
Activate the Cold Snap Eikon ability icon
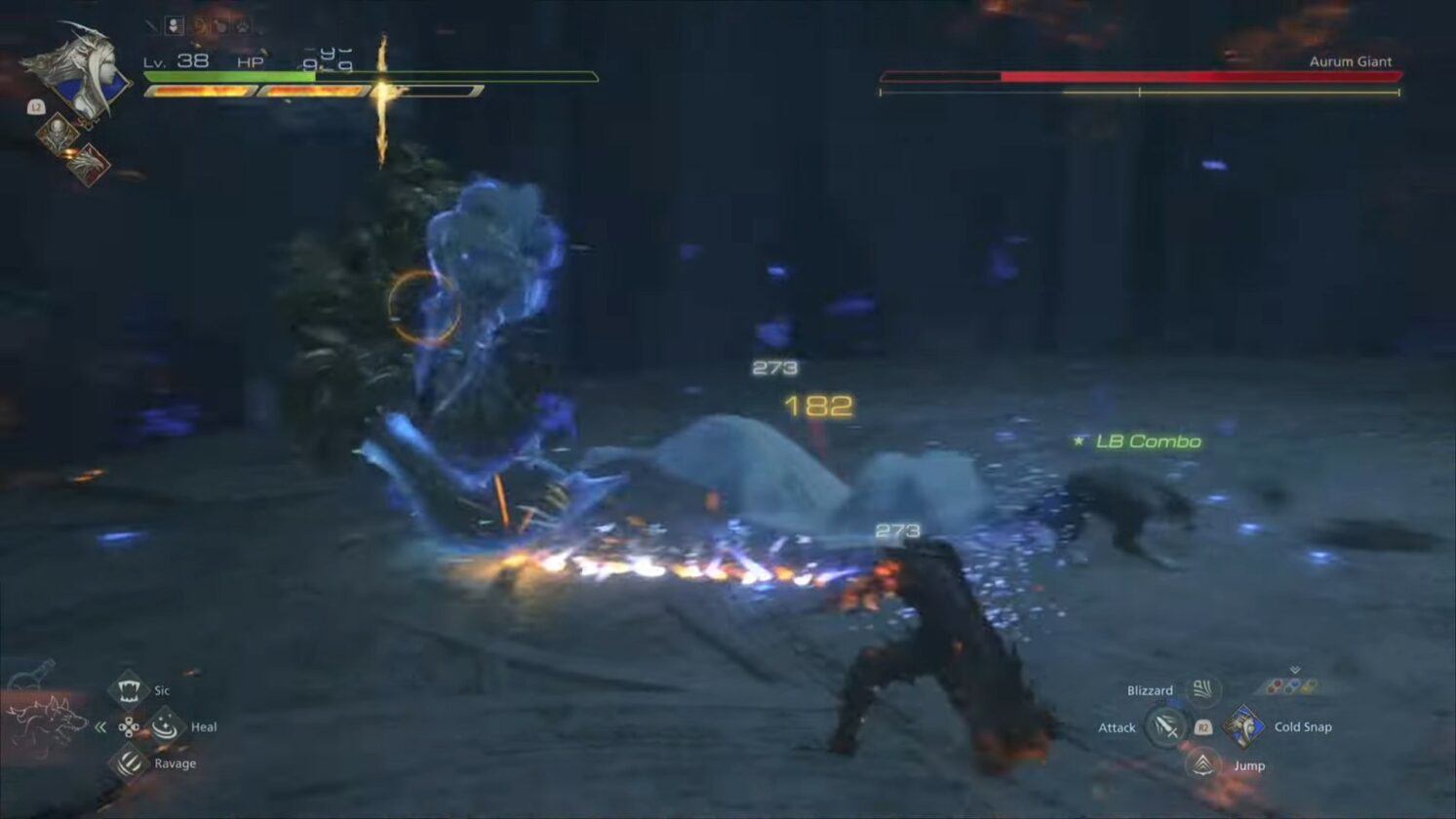click(x=1242, y=725)
